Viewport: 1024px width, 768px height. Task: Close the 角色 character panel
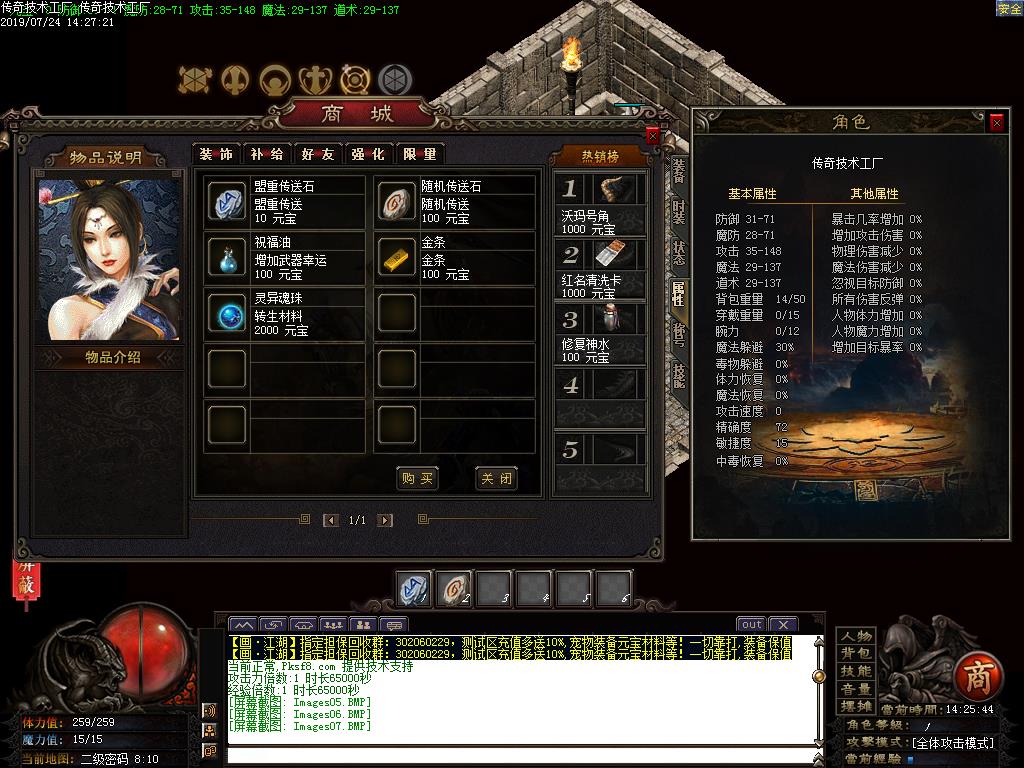click(996, 122)
